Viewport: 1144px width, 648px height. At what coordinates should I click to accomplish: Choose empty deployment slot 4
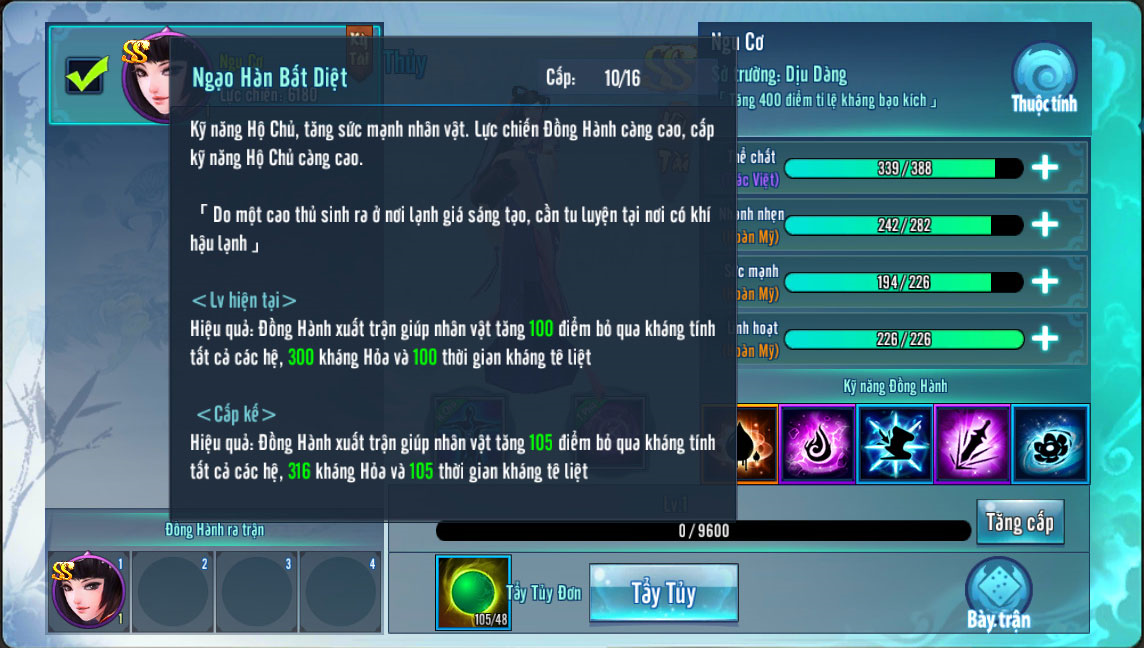[x=340, y=592]
